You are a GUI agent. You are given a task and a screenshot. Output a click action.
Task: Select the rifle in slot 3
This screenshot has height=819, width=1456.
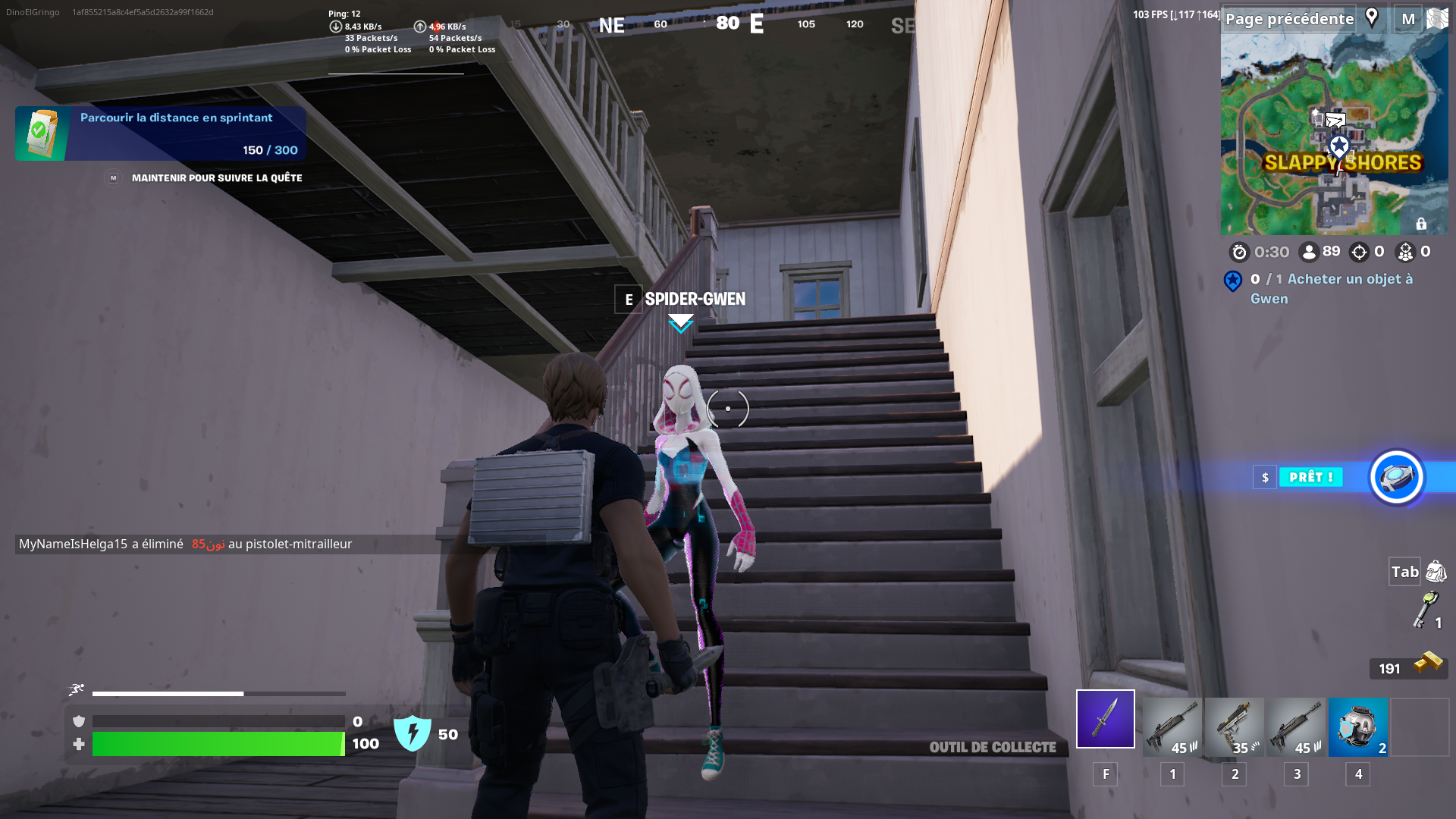coord(1296,727)
